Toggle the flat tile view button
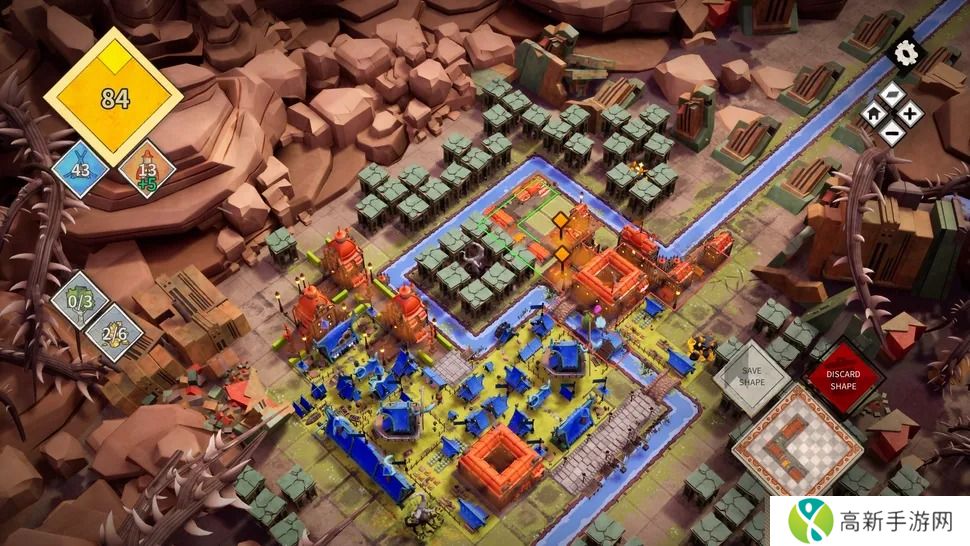The image size is (970, 546). pos(891,96)
